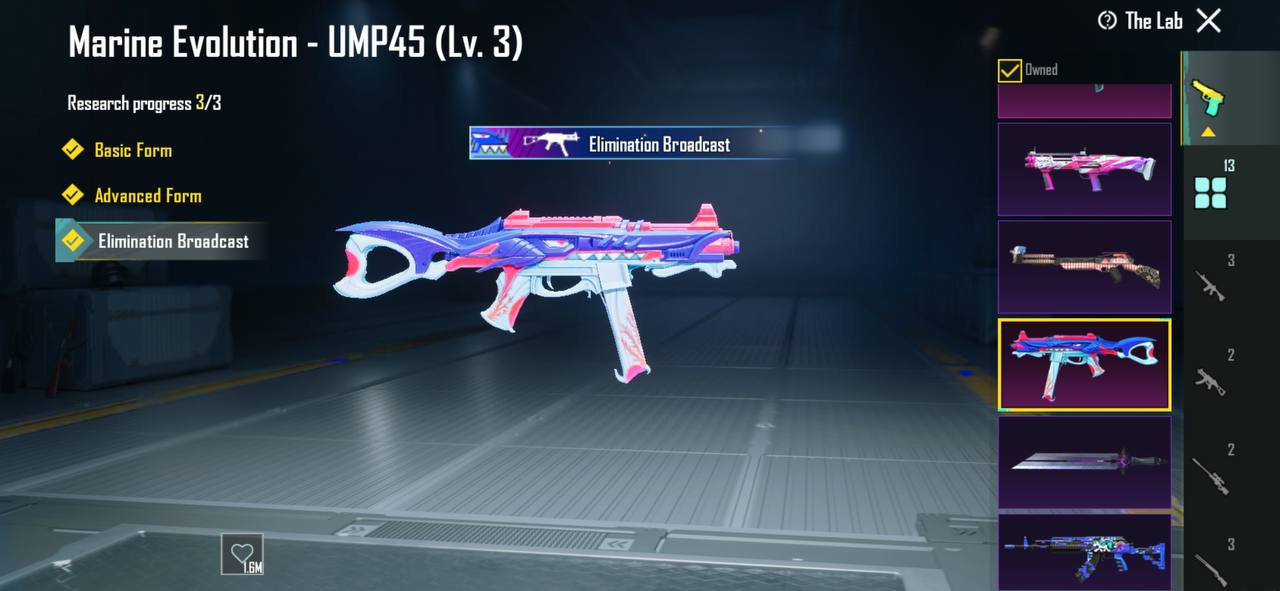Pick the blue assault rifle skin thumbnail

pyautogui.click(x=1084, y=552)
